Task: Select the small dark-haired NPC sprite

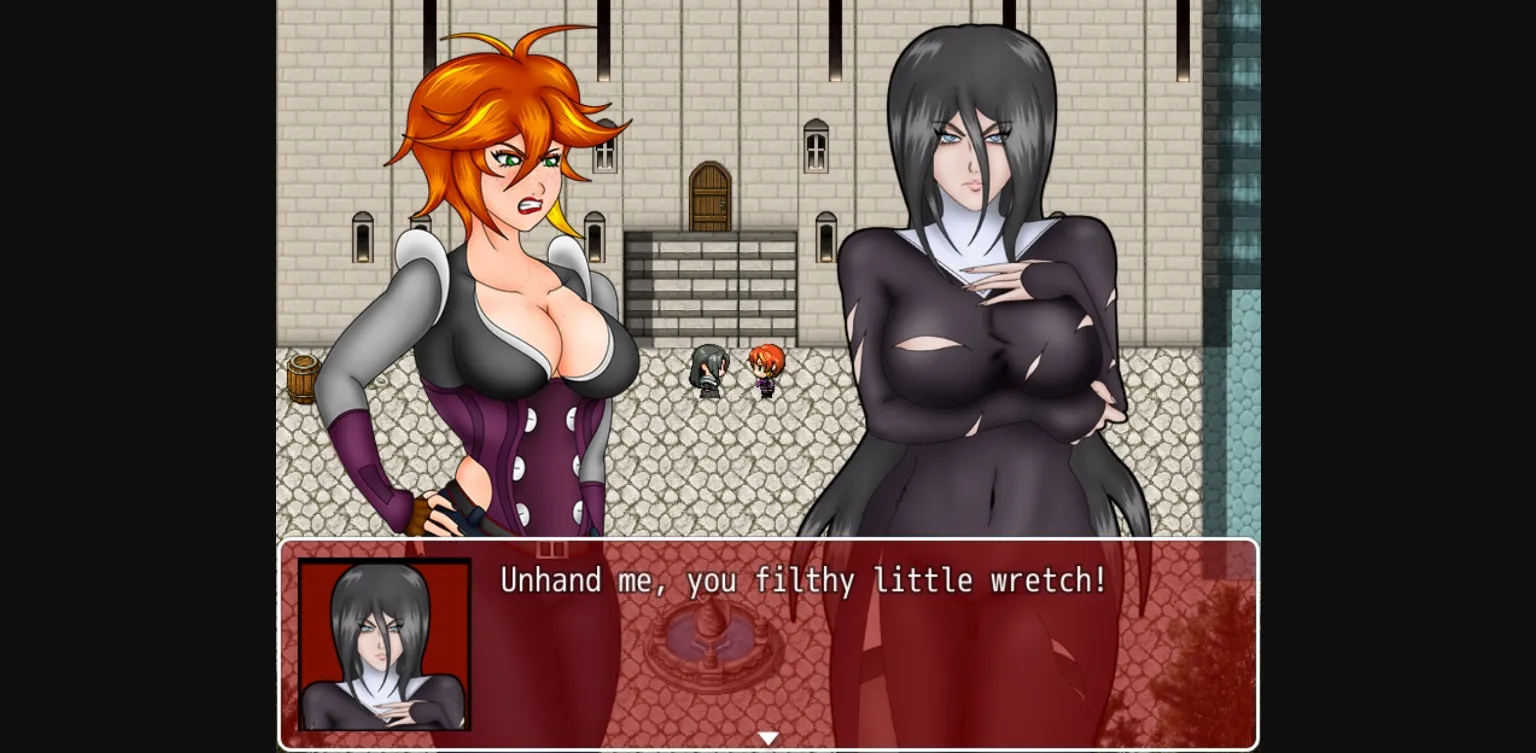Action: tap(706, 372)
